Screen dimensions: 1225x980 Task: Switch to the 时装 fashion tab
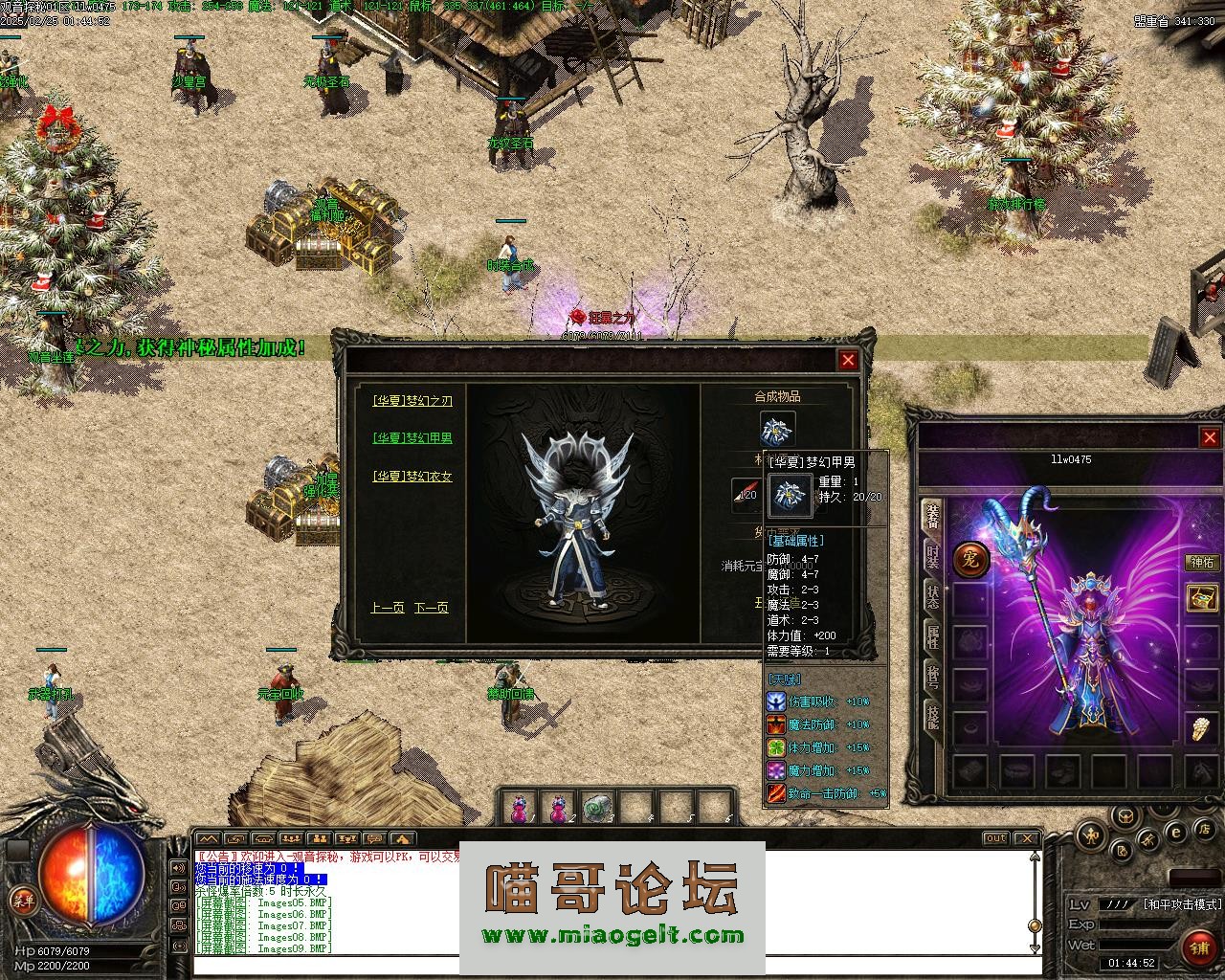coord(932,557)
